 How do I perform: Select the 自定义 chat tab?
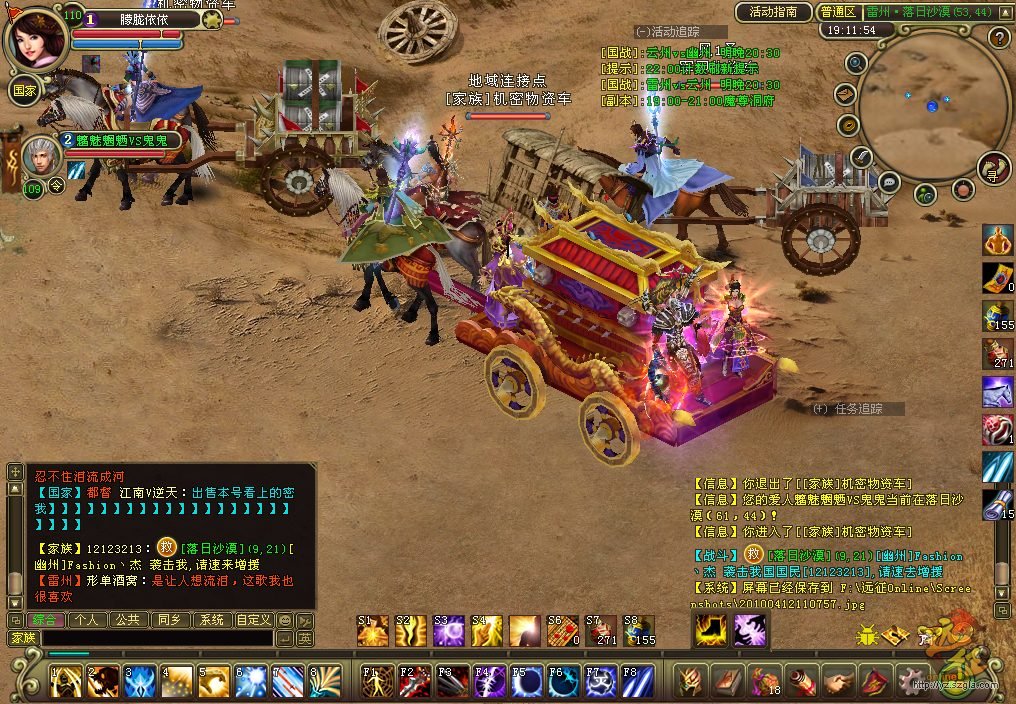(x=254, y=620)
